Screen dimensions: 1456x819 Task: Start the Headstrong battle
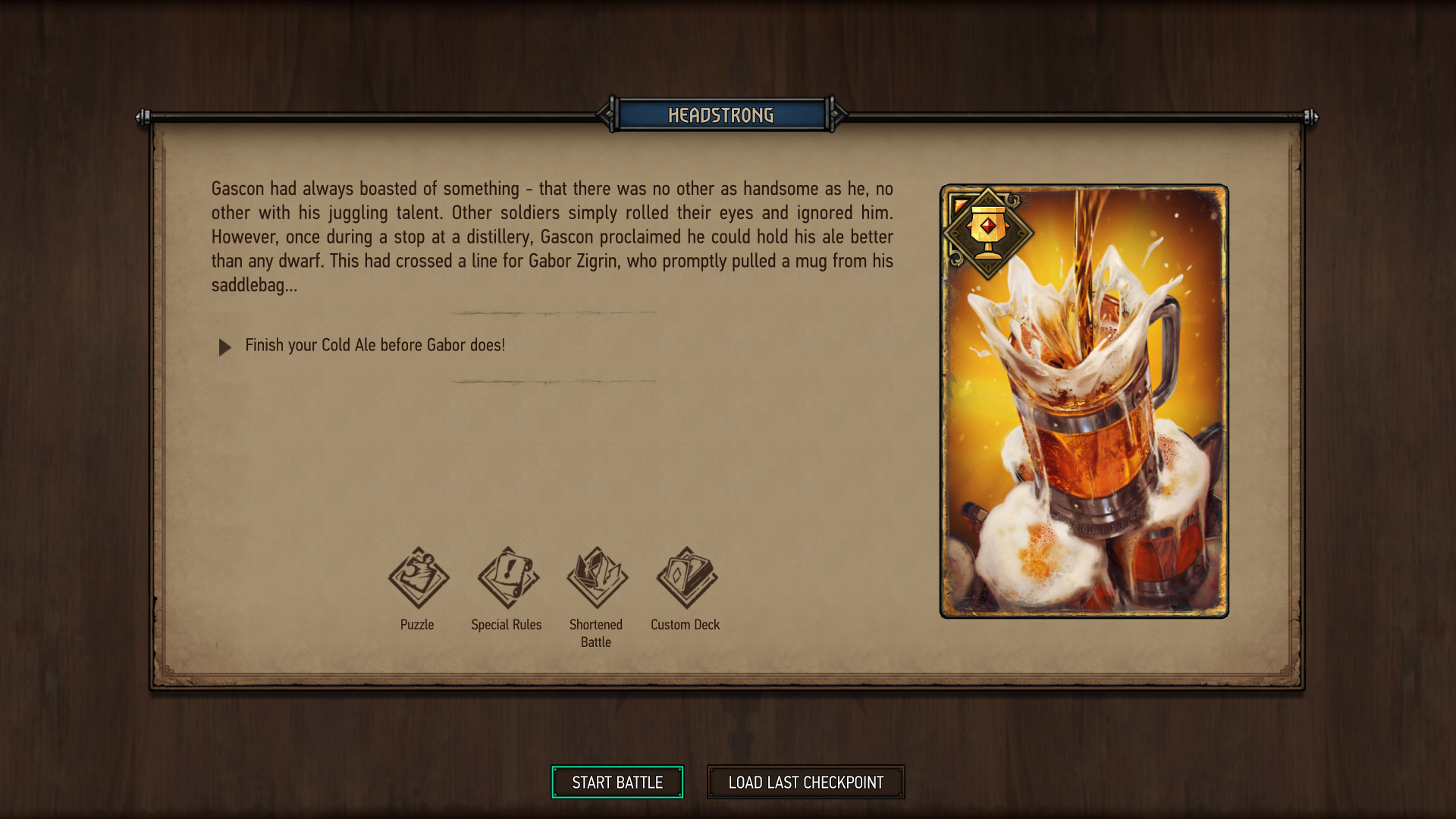[617, 782]
